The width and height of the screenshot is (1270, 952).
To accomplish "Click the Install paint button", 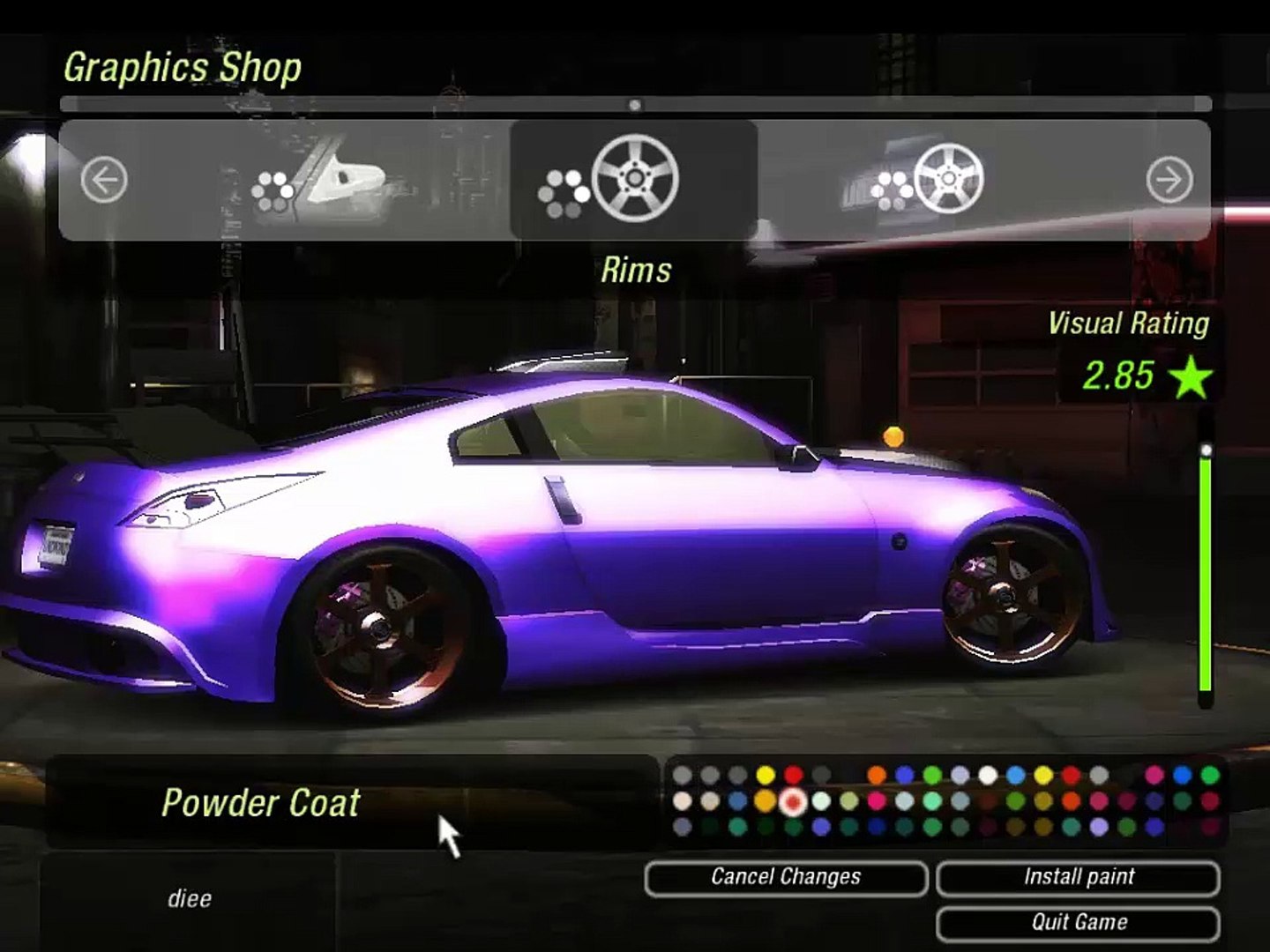I will [x=1078, y=877].
